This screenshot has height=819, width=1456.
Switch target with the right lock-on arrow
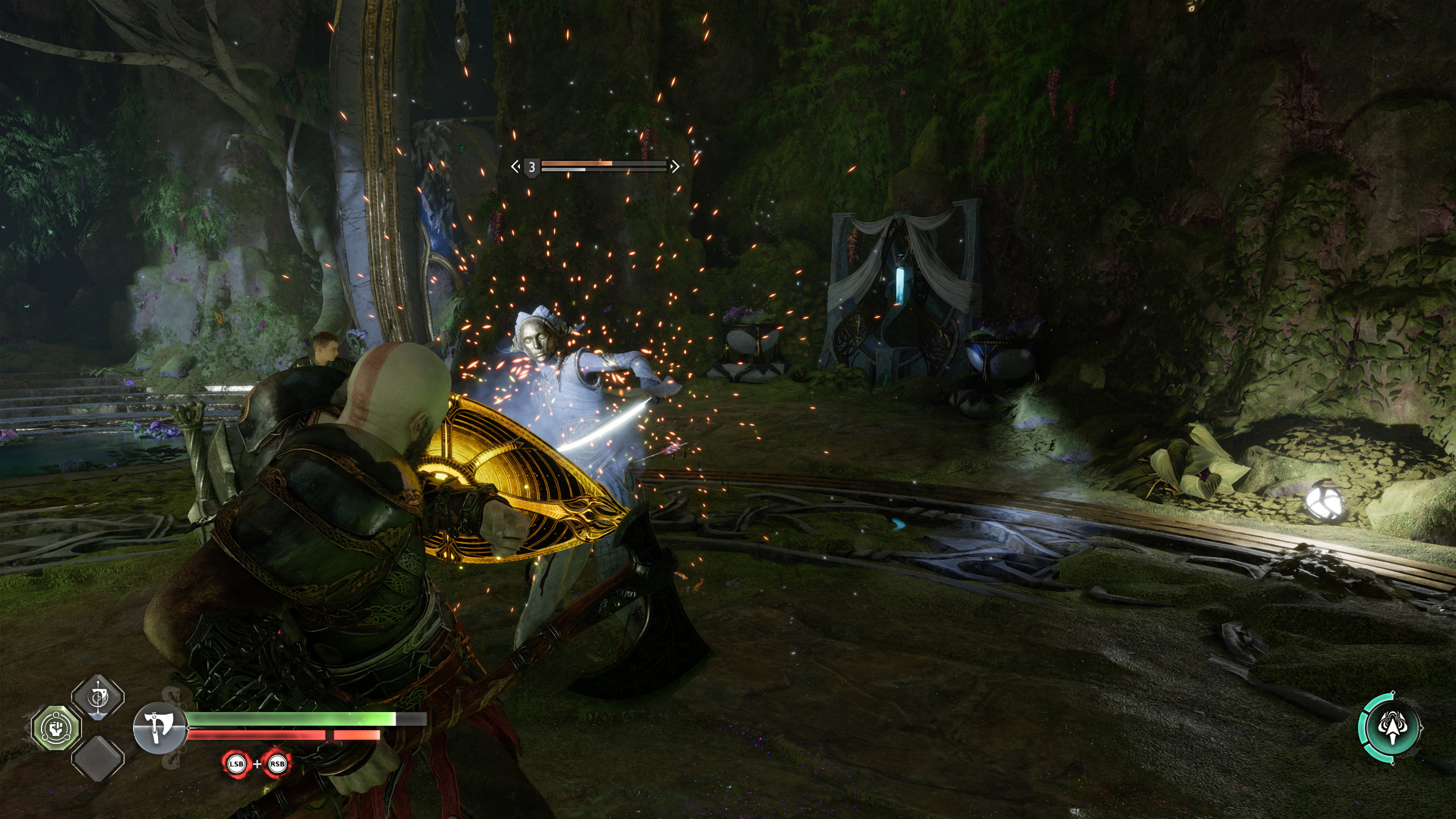(x=675, y=167)
